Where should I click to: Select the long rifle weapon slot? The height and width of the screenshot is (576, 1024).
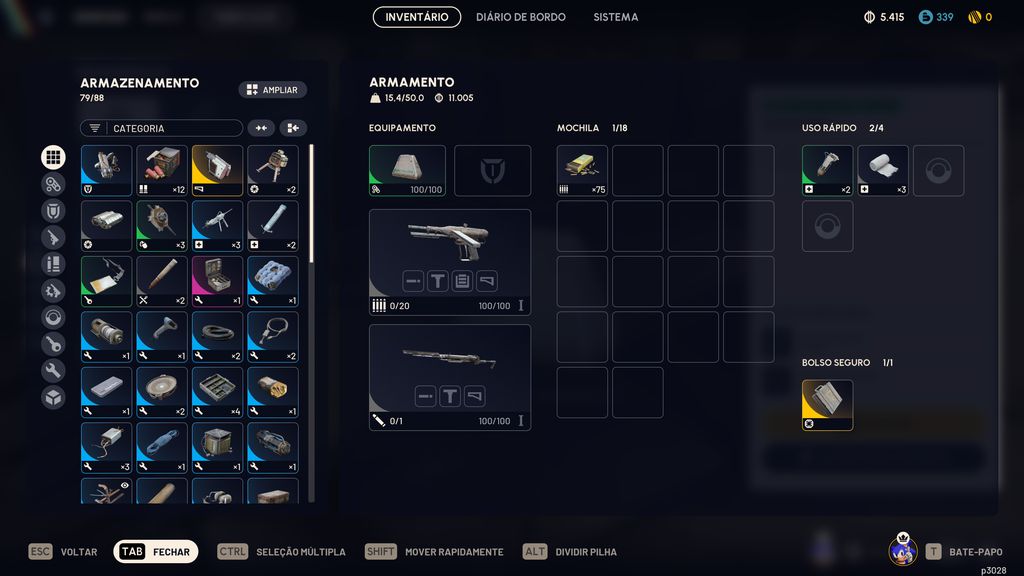pyautogui.click(x=449, y=376)
